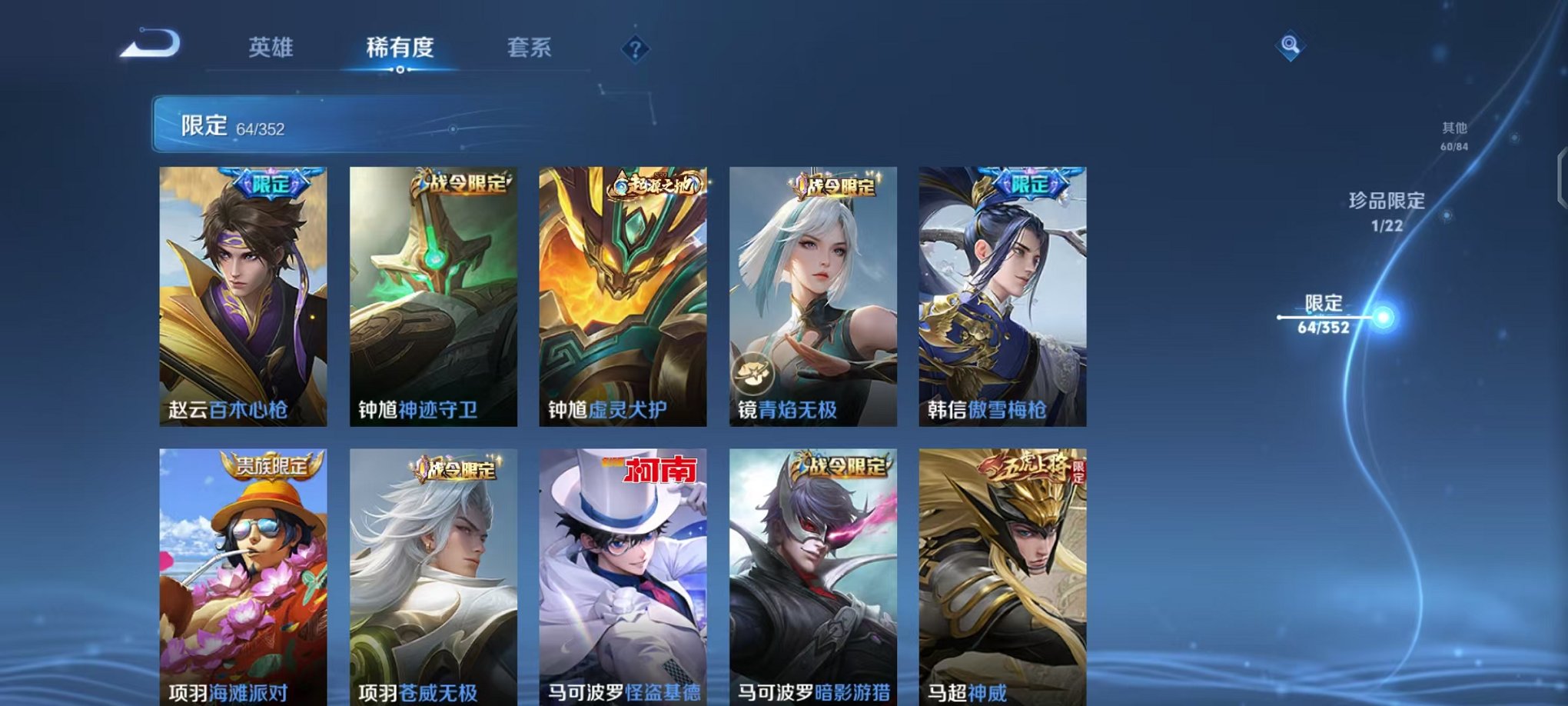
Task: Select the 稀有度 tab
Action: point(398,48)
